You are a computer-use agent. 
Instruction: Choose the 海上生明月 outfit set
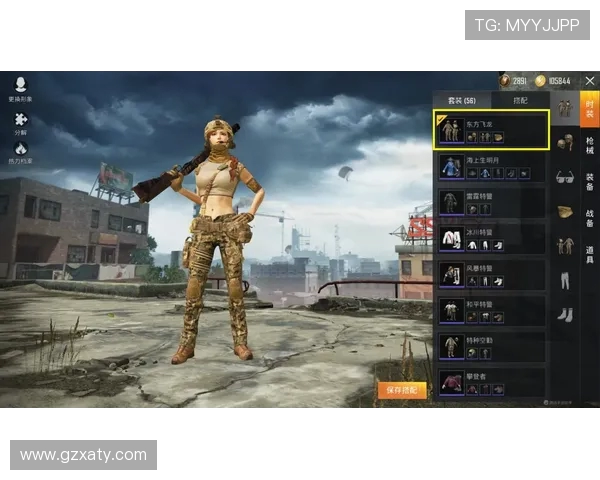tap(493, 166)
